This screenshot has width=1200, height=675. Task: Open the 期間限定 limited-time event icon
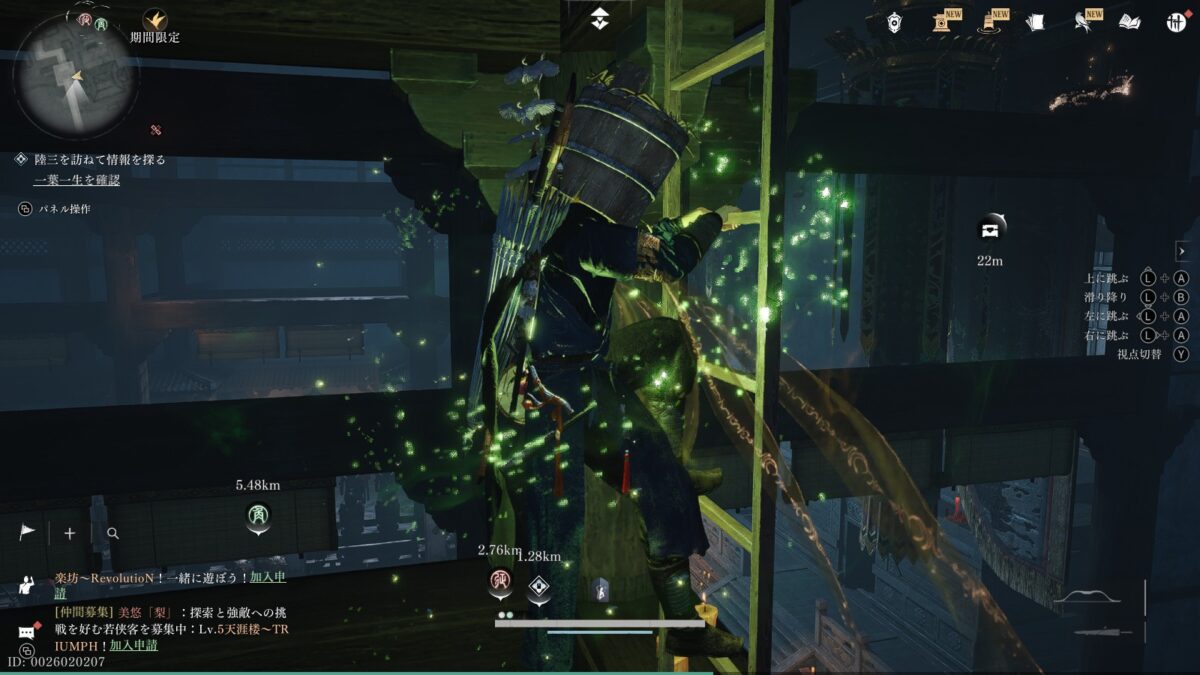pyautogui.click(x=155, y=20)
